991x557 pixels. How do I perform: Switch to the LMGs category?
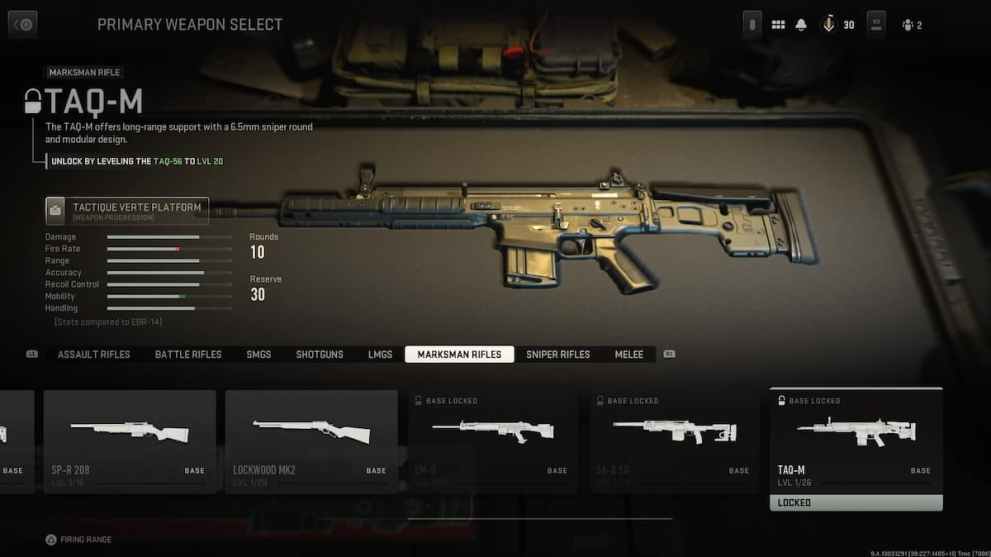point(380,355)
